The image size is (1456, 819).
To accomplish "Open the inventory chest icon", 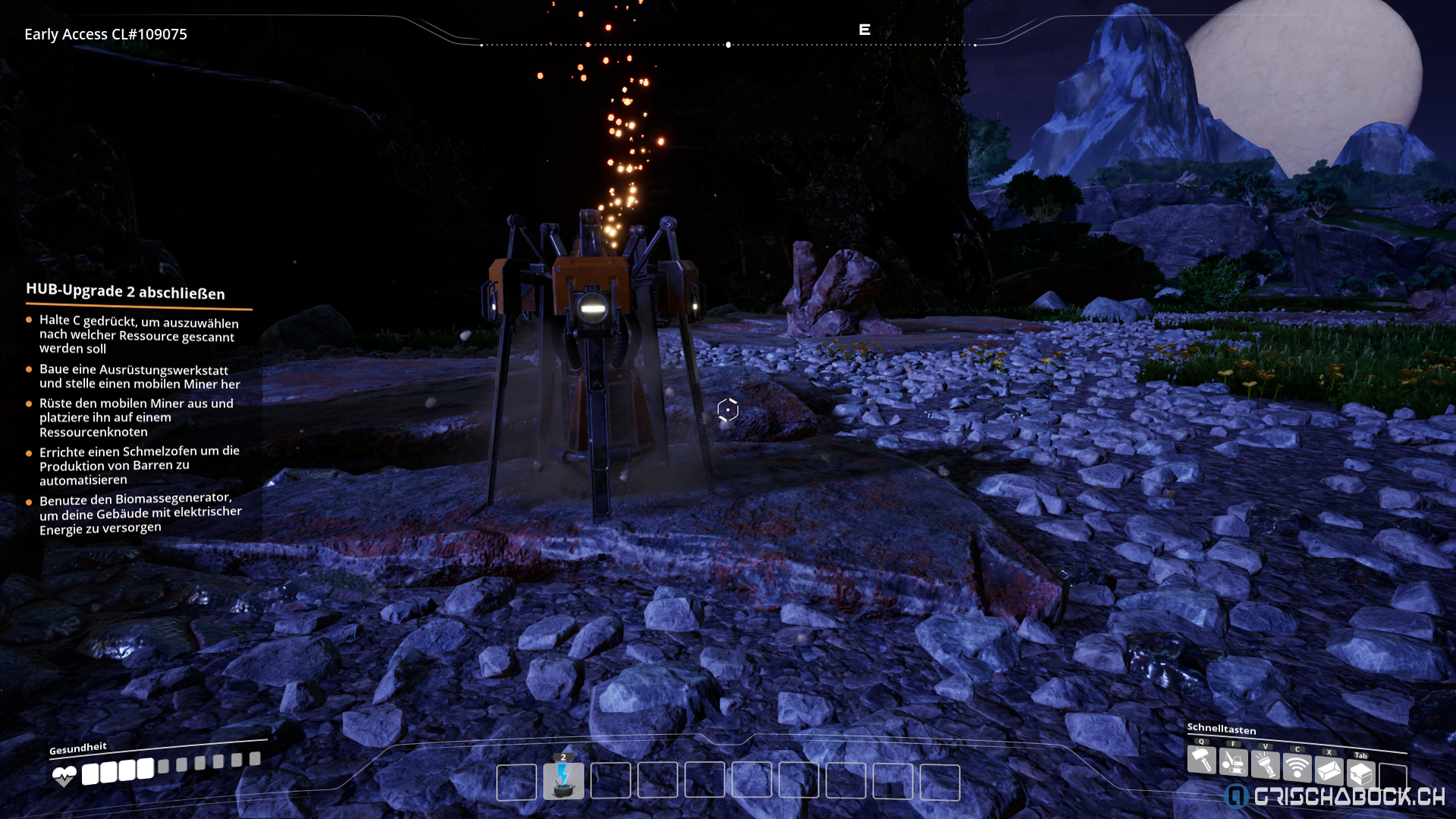I will [1360, 773].
